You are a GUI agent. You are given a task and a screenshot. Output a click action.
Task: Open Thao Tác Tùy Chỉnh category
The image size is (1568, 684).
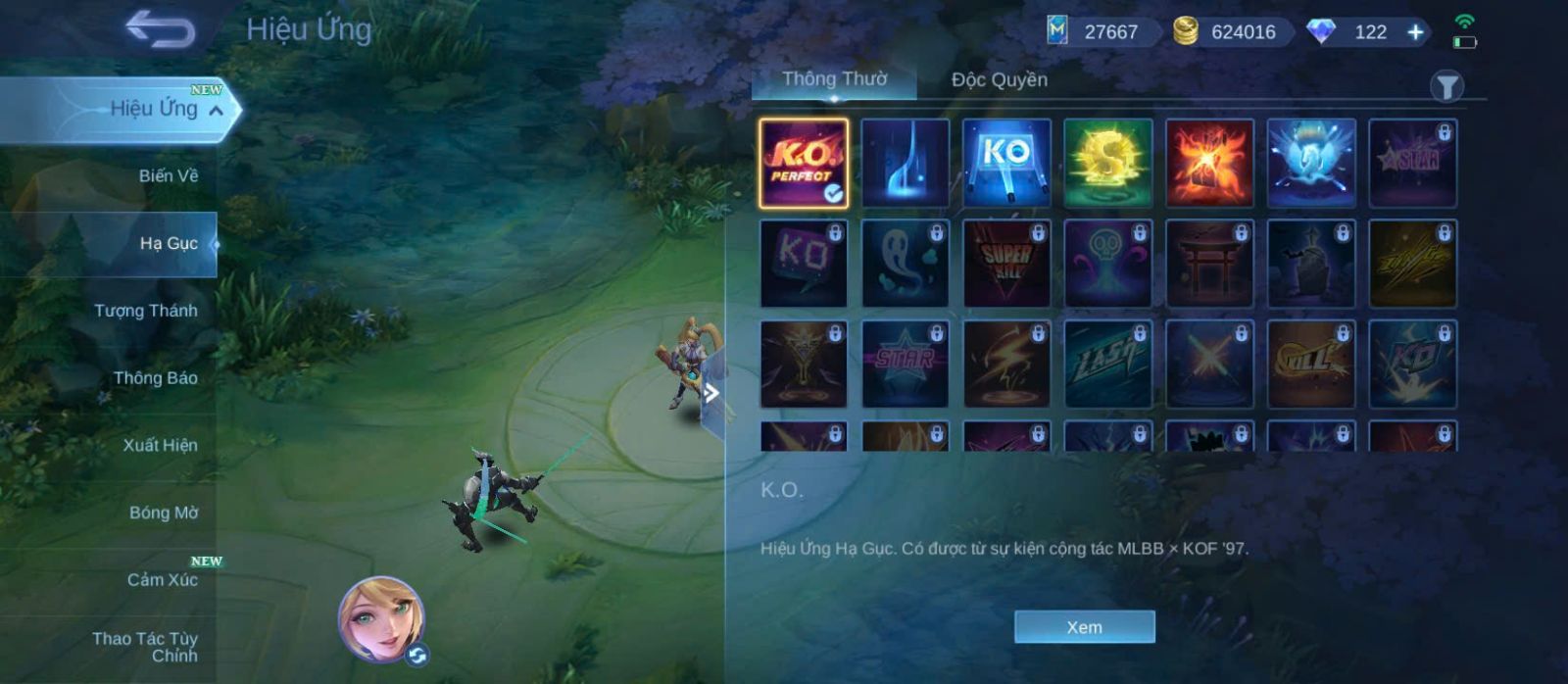pos(145,647)
